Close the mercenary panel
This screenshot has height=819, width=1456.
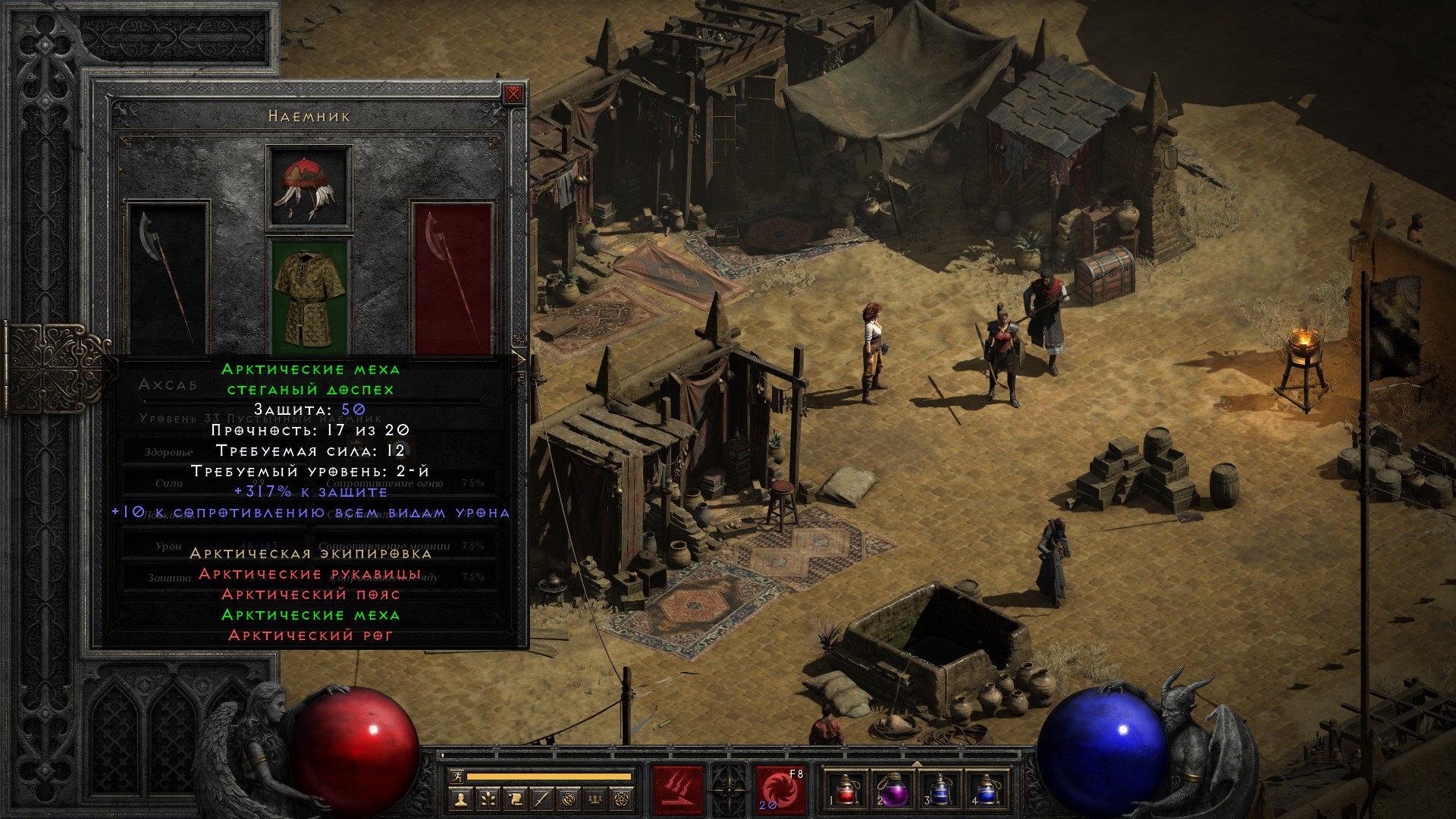(513, 94)
